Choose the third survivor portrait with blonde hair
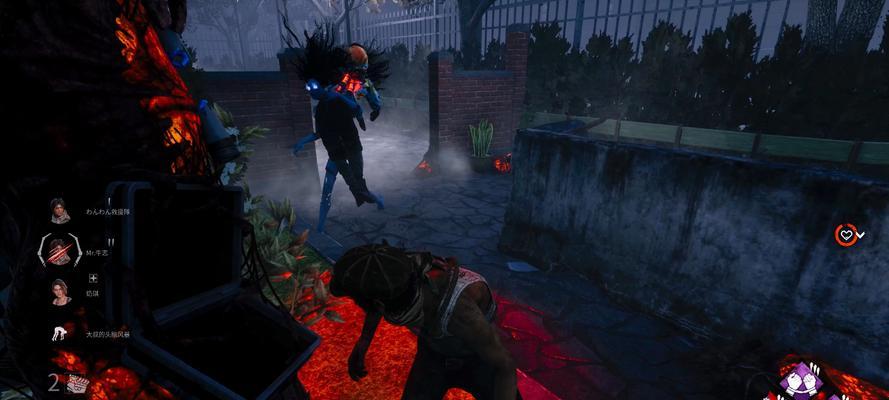889x400 pixels. pos(59,291)
